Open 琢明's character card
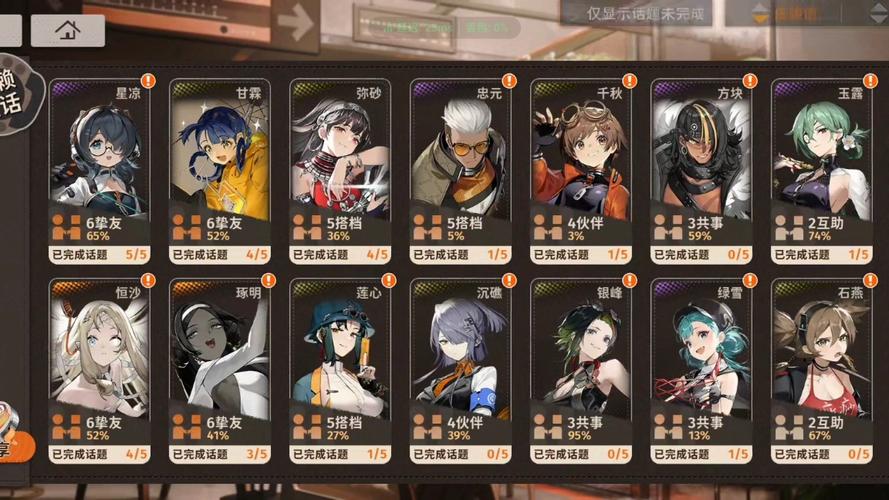The width and height of the screenshot is (889, 500). pos(220,370)
